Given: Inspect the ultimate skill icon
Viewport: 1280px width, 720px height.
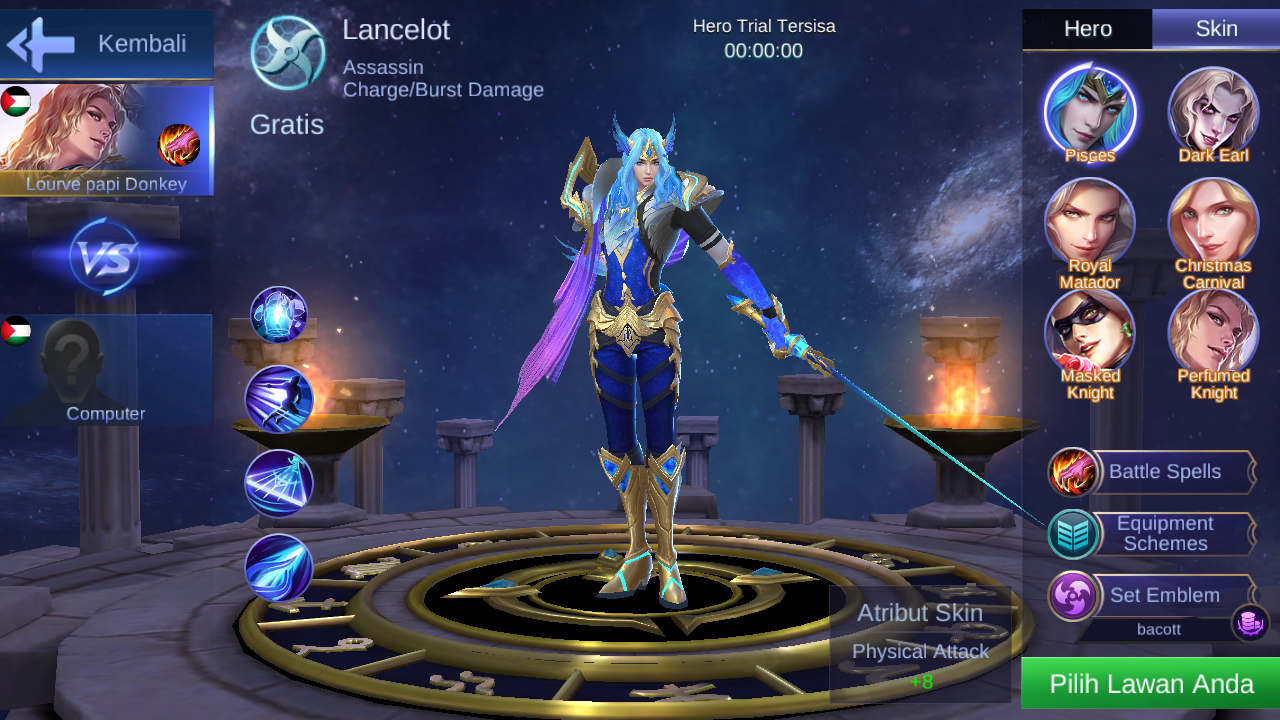Looking at the screenshot, I should 278,568.
